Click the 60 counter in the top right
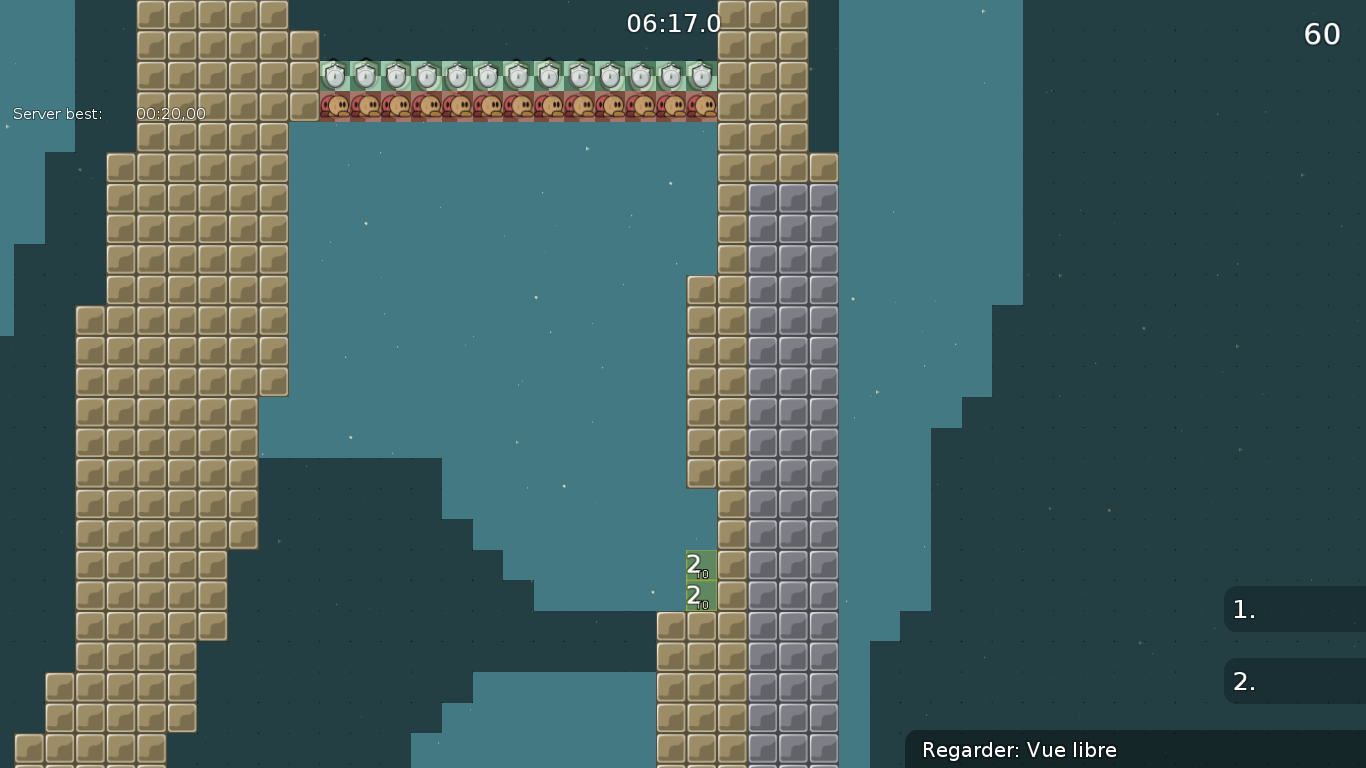The width and height of the screenshot is (1366, 768). tap(1321, 34)
